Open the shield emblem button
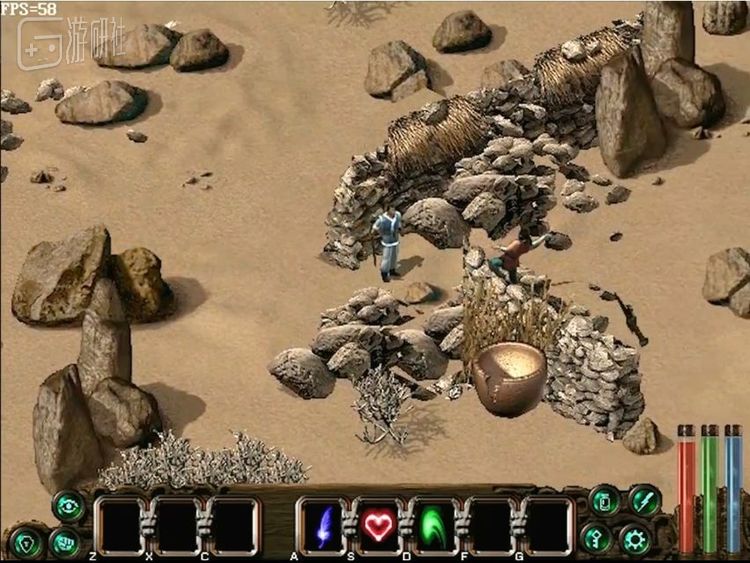 26,541
